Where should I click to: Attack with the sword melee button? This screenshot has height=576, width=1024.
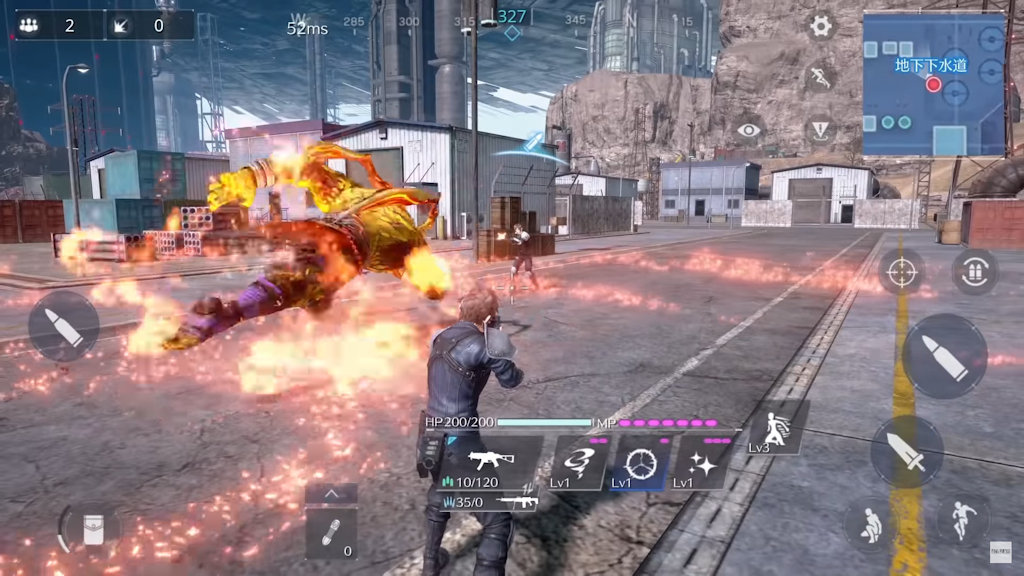point(907,452)
